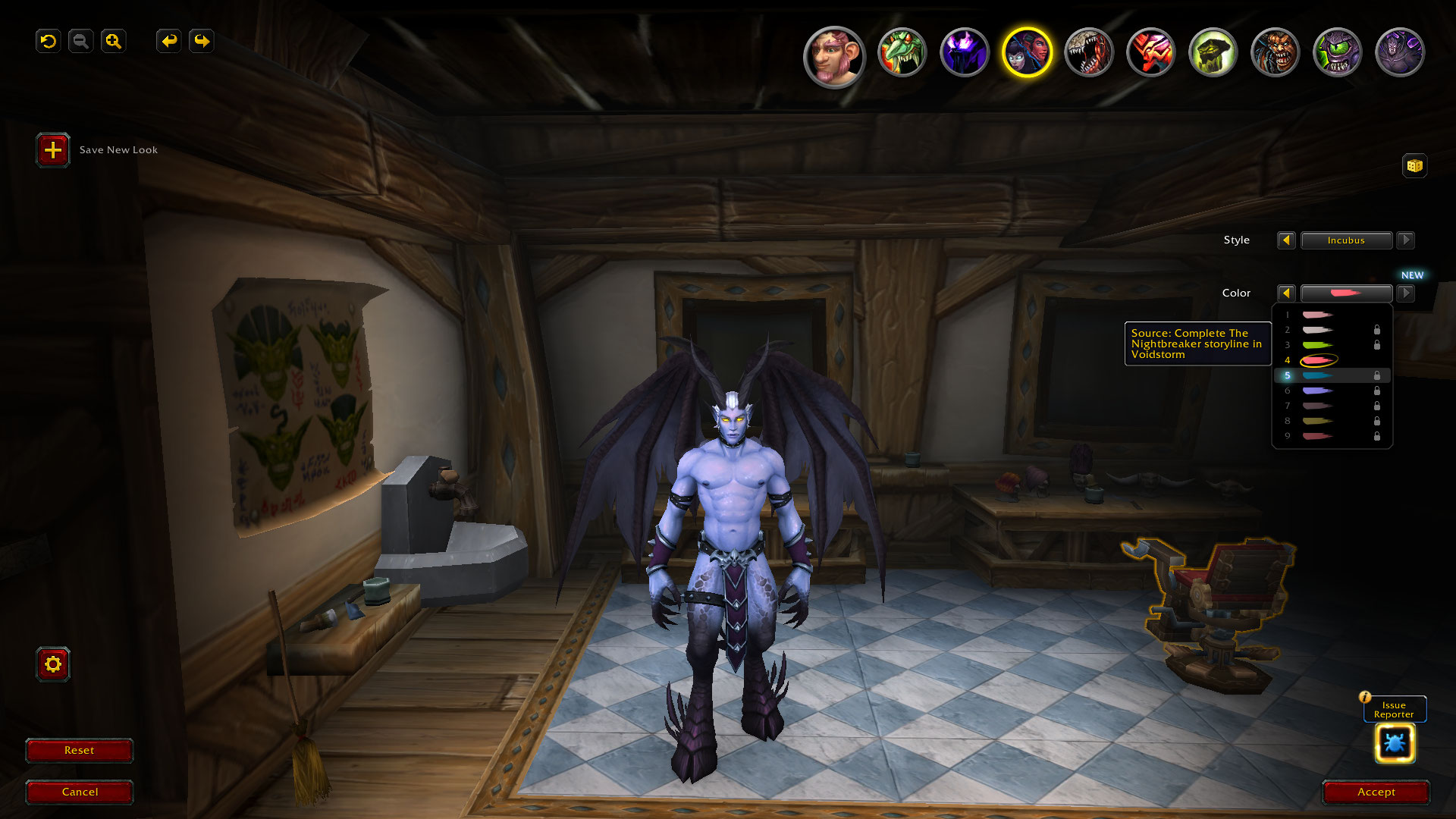Screen dimensions: 1456x819
Task: Rotate the character left
Action: coord(169,41)
